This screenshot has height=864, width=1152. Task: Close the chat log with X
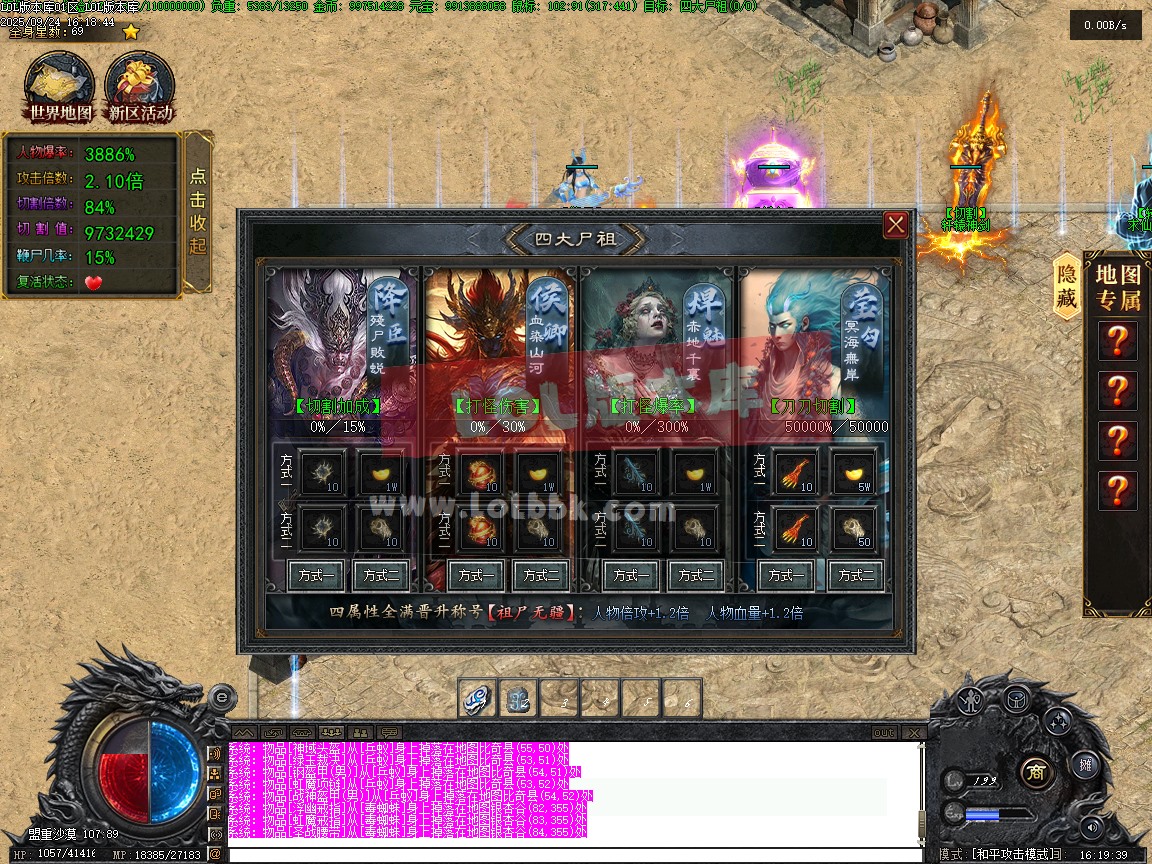click(x=916, y=733)
